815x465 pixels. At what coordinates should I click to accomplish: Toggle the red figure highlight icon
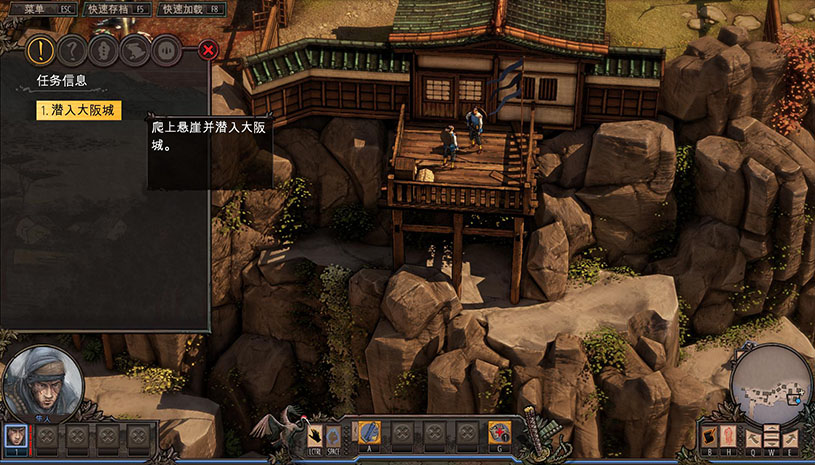(x=726, y=435)
